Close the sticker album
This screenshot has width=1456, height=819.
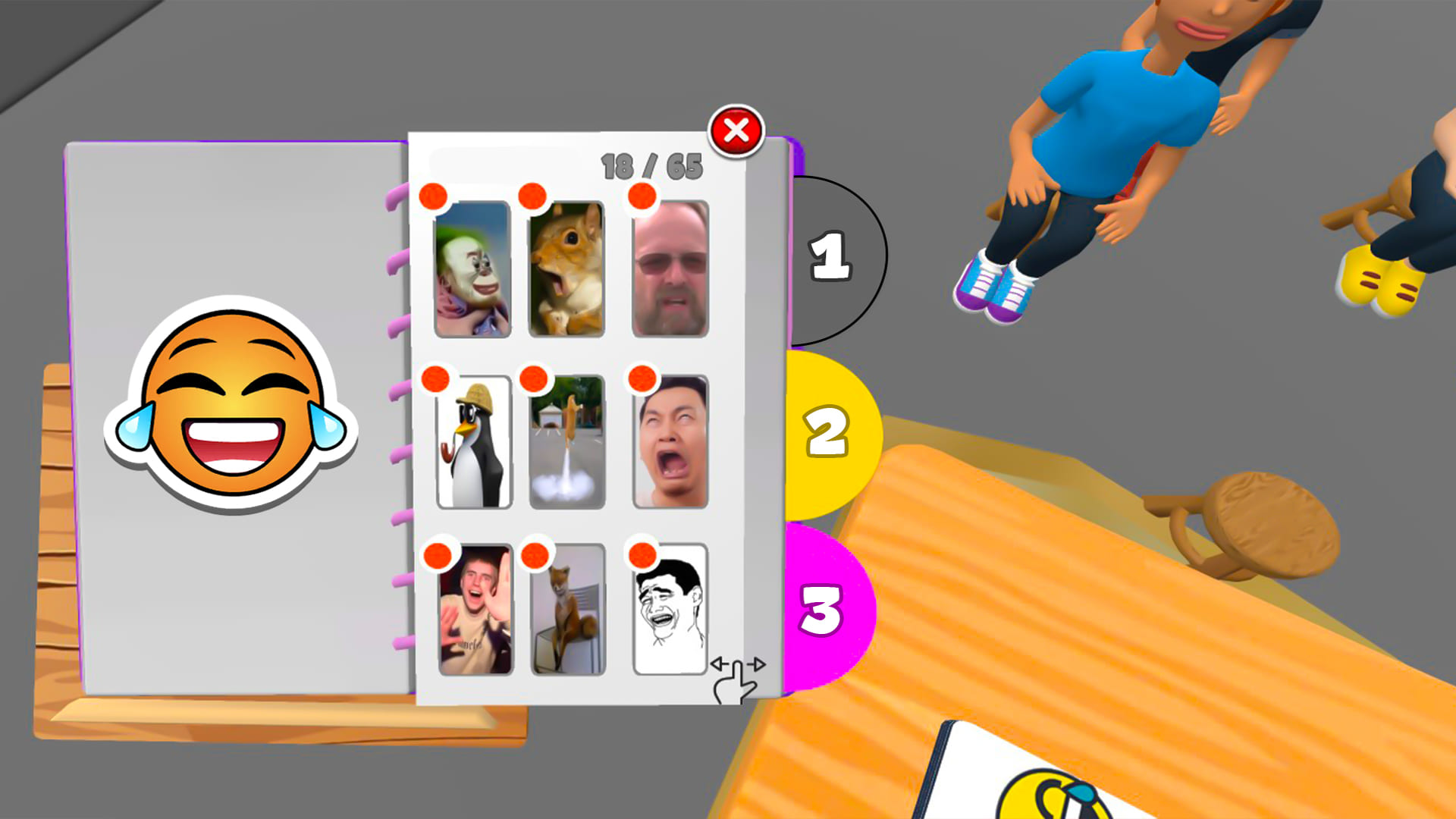tap(736, 131)
